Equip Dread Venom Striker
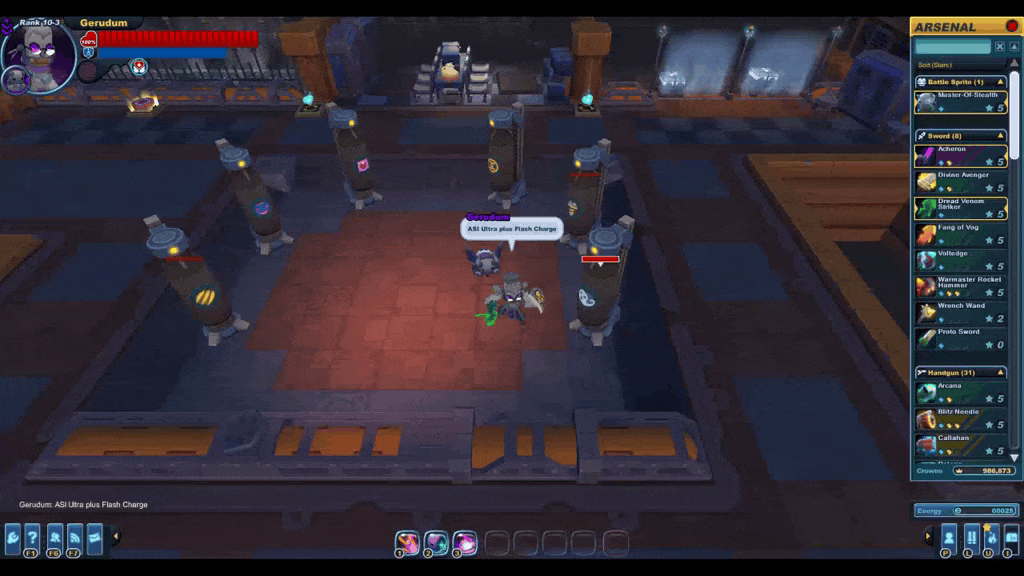This screenshot has height=576, width=1024. click(x=960, y=207)
